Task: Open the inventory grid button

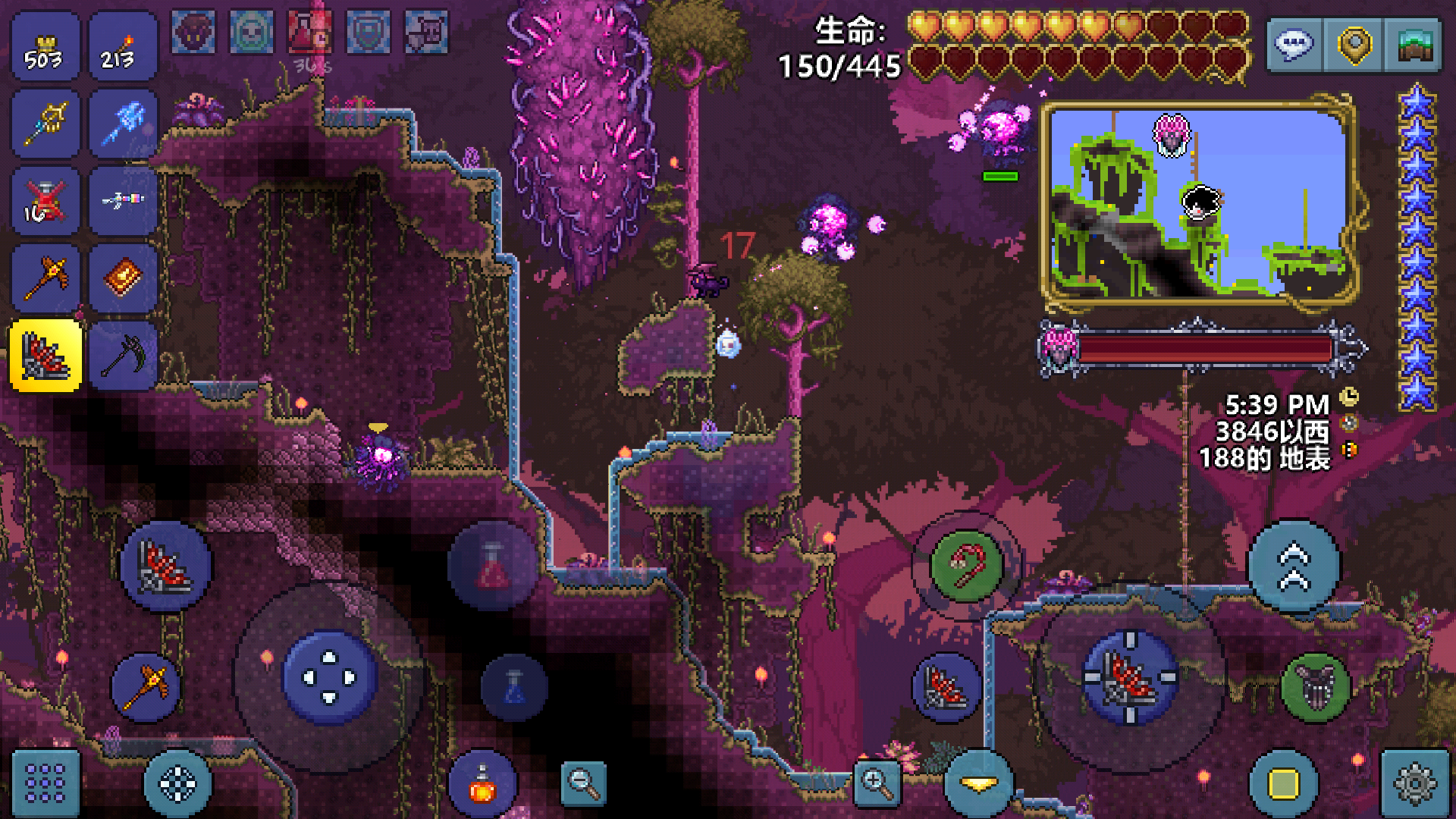Action: tap(45, 783)
